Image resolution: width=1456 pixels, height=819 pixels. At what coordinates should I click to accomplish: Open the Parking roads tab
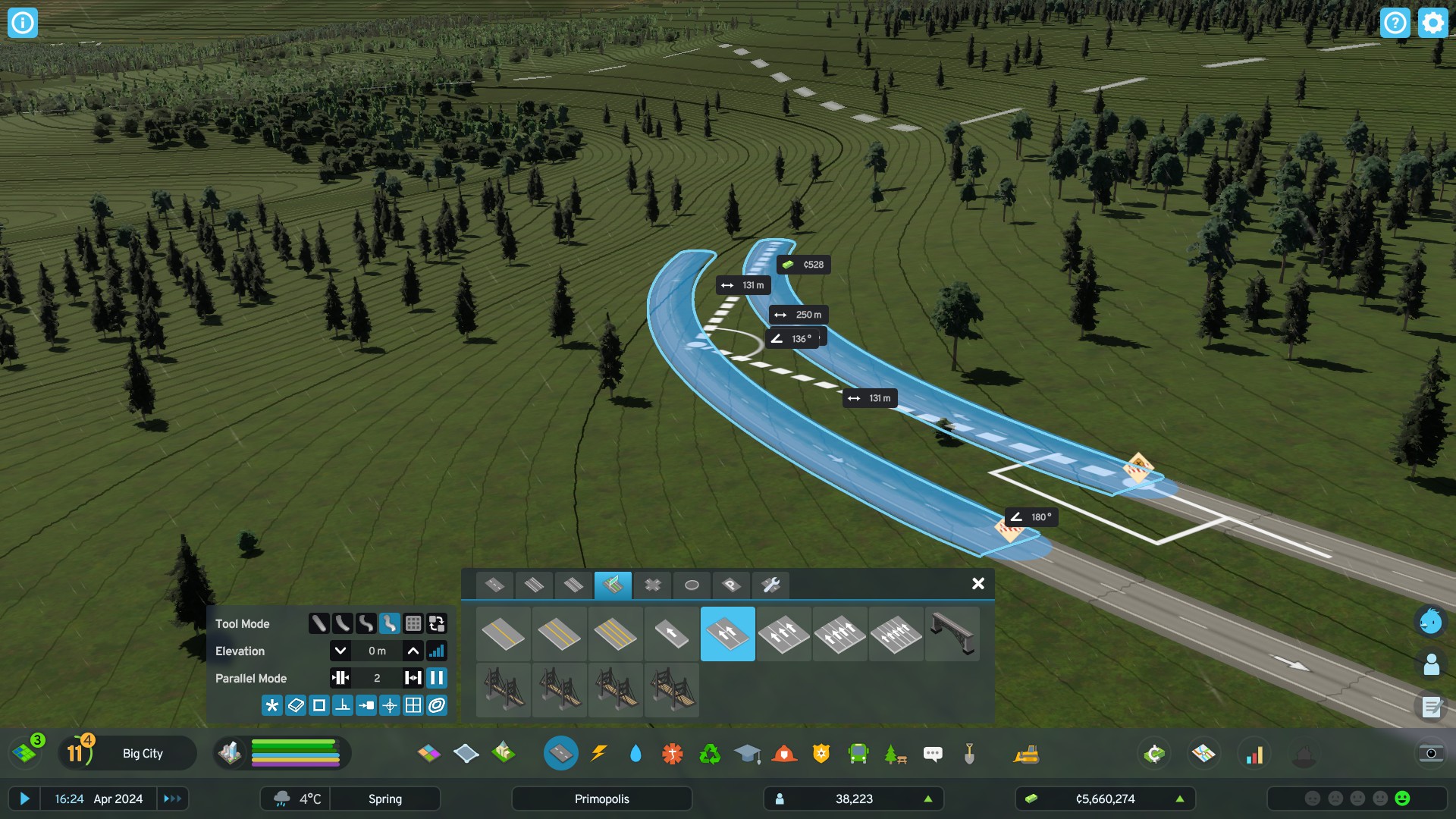point(730,585)
